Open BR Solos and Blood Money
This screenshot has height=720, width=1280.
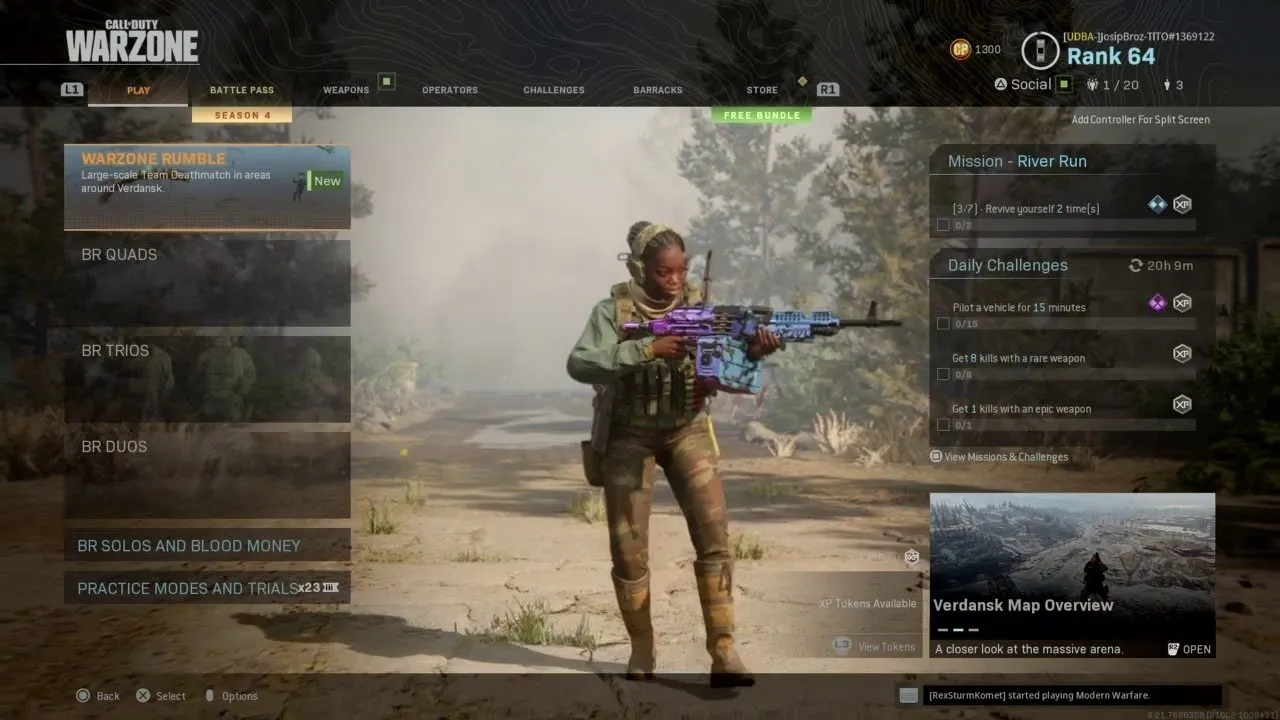tap(207, 546)
